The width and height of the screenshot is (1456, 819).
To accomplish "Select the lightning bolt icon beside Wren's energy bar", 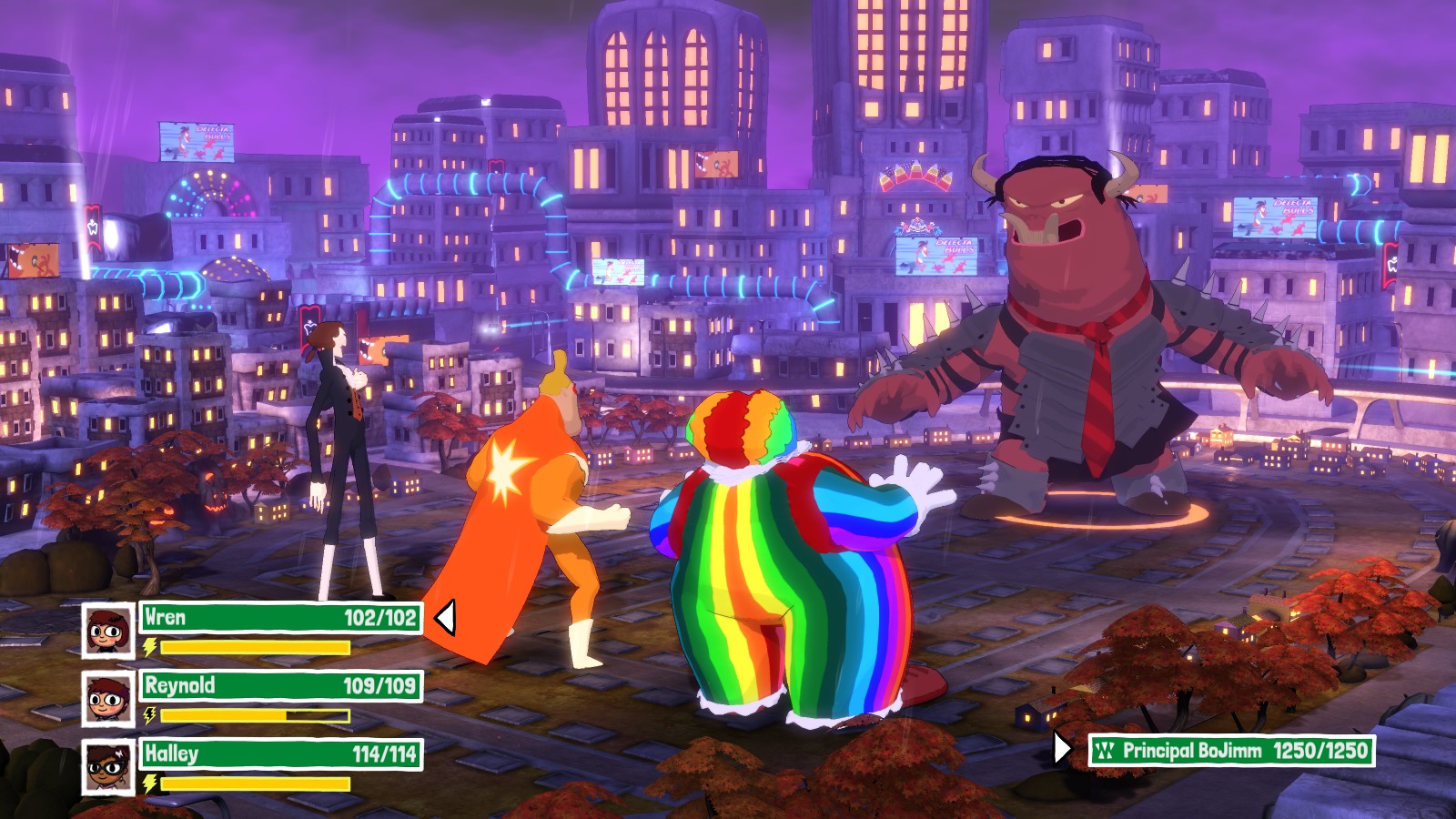I will [x=149, y=647].
